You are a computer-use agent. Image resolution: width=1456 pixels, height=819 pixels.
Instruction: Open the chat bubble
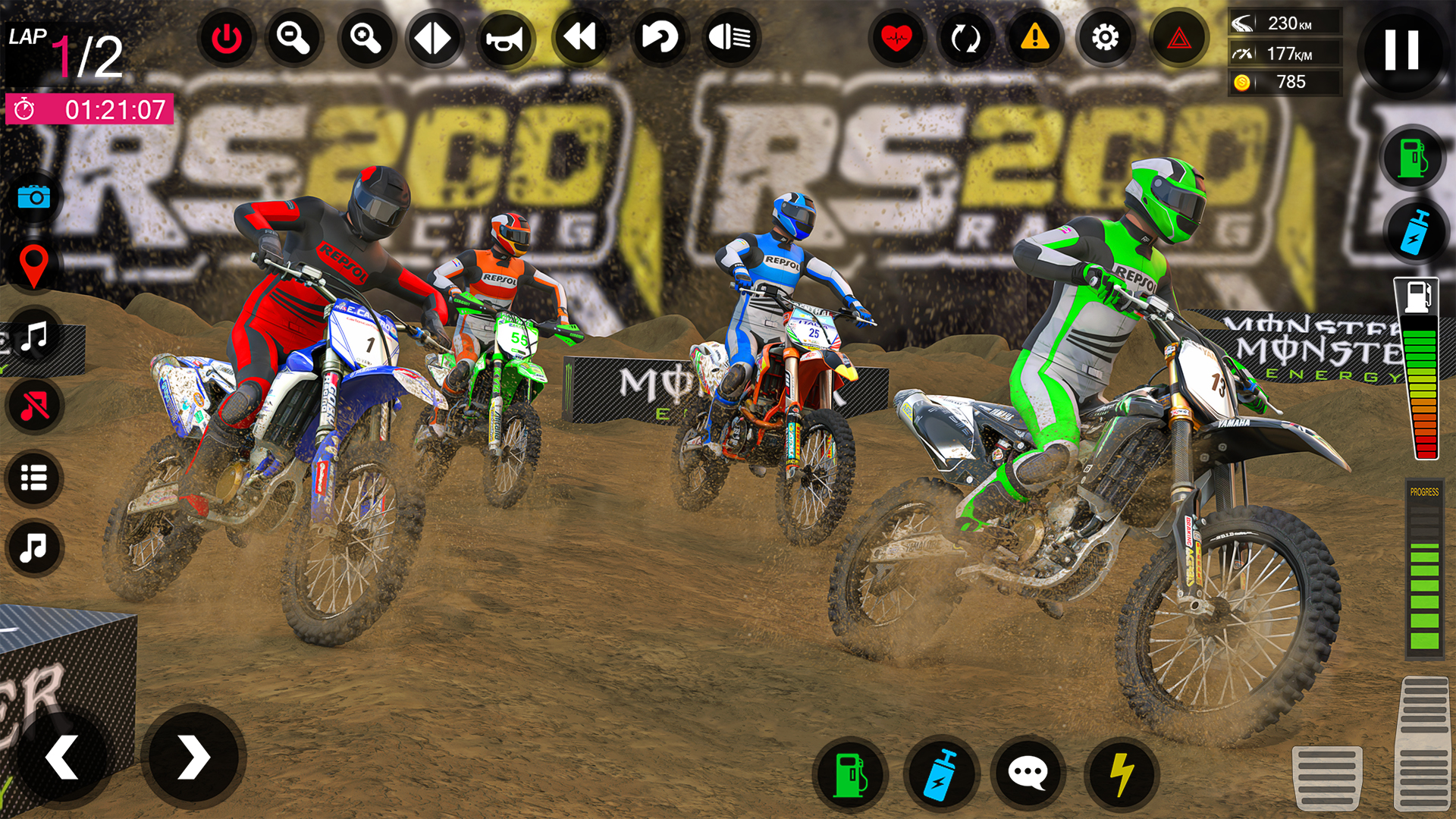click(x=1028, y=775)
